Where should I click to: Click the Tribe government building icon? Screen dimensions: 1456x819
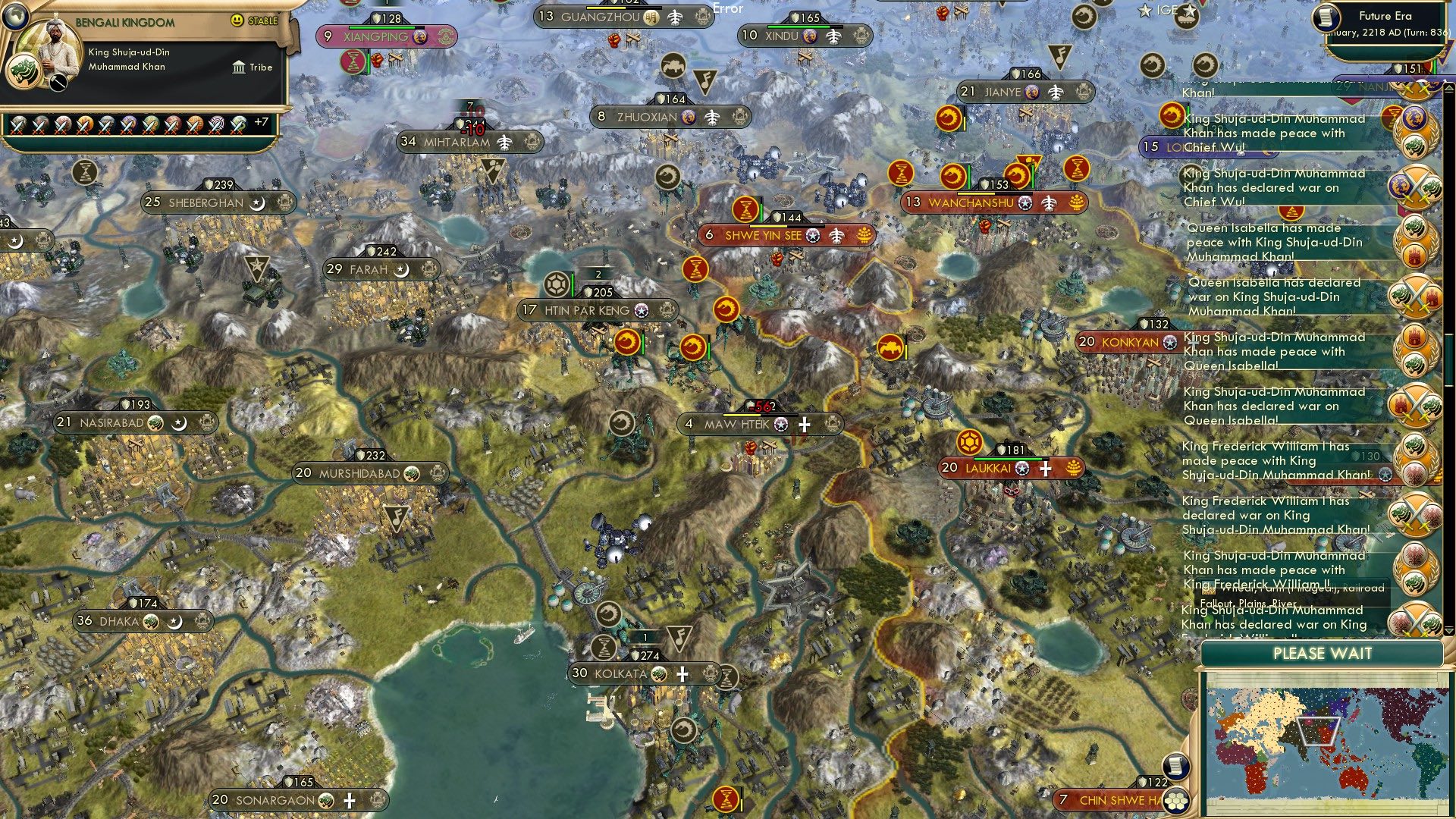click(x=239, y=67)
